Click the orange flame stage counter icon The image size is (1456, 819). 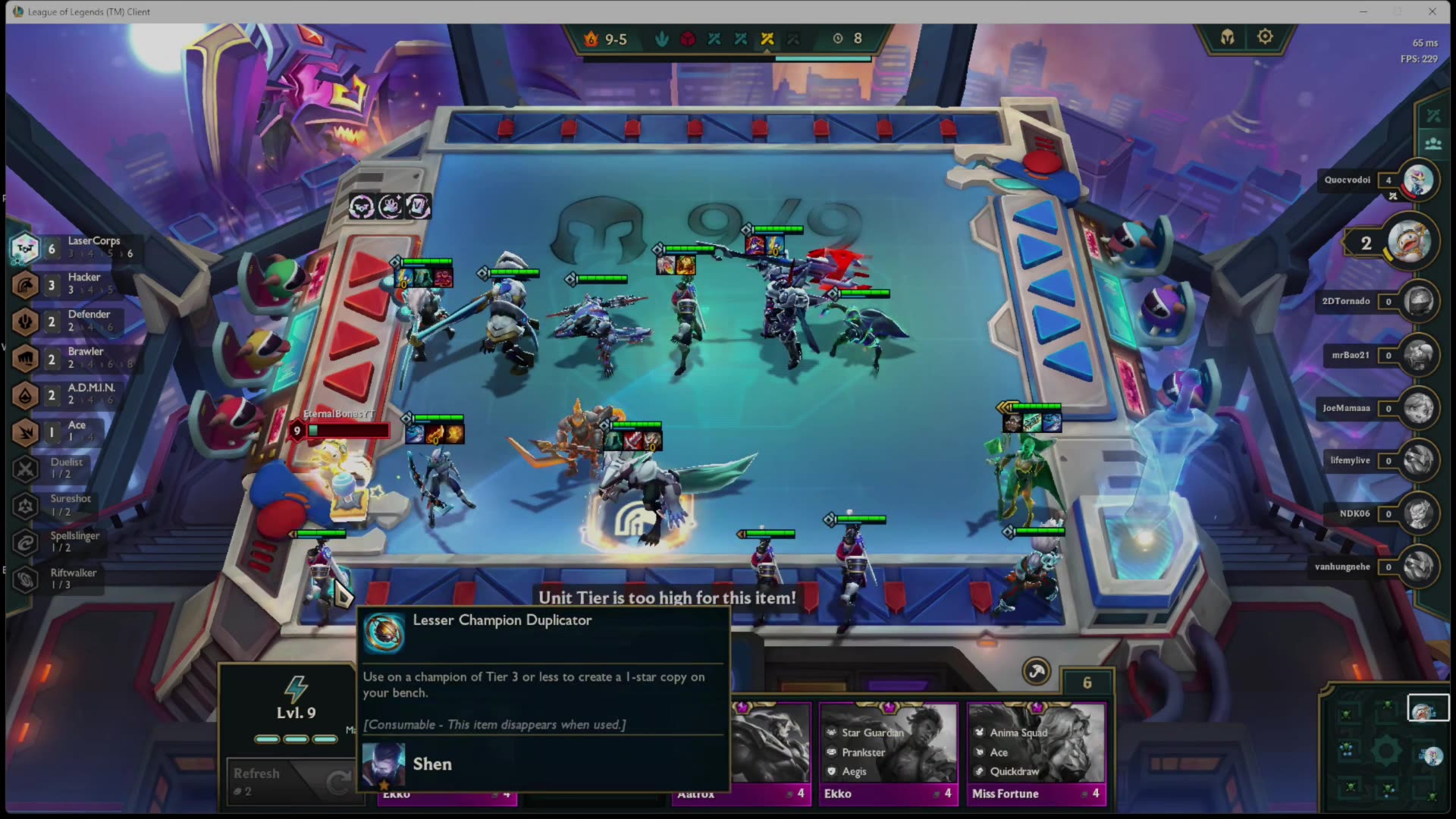(x=591, y=39)
